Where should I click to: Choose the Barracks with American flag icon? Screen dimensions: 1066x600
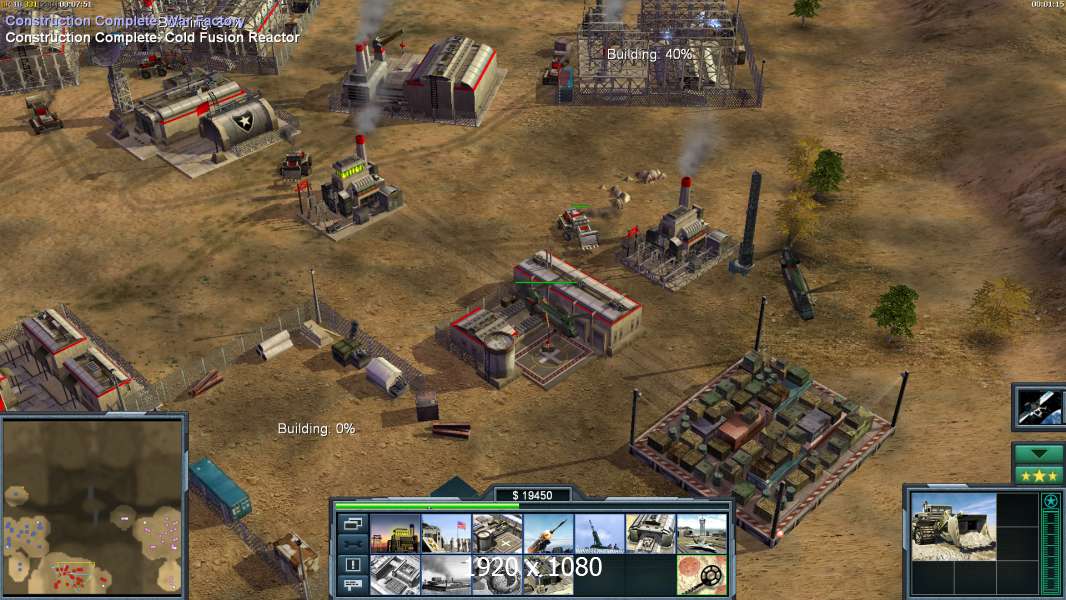point(446,534)
